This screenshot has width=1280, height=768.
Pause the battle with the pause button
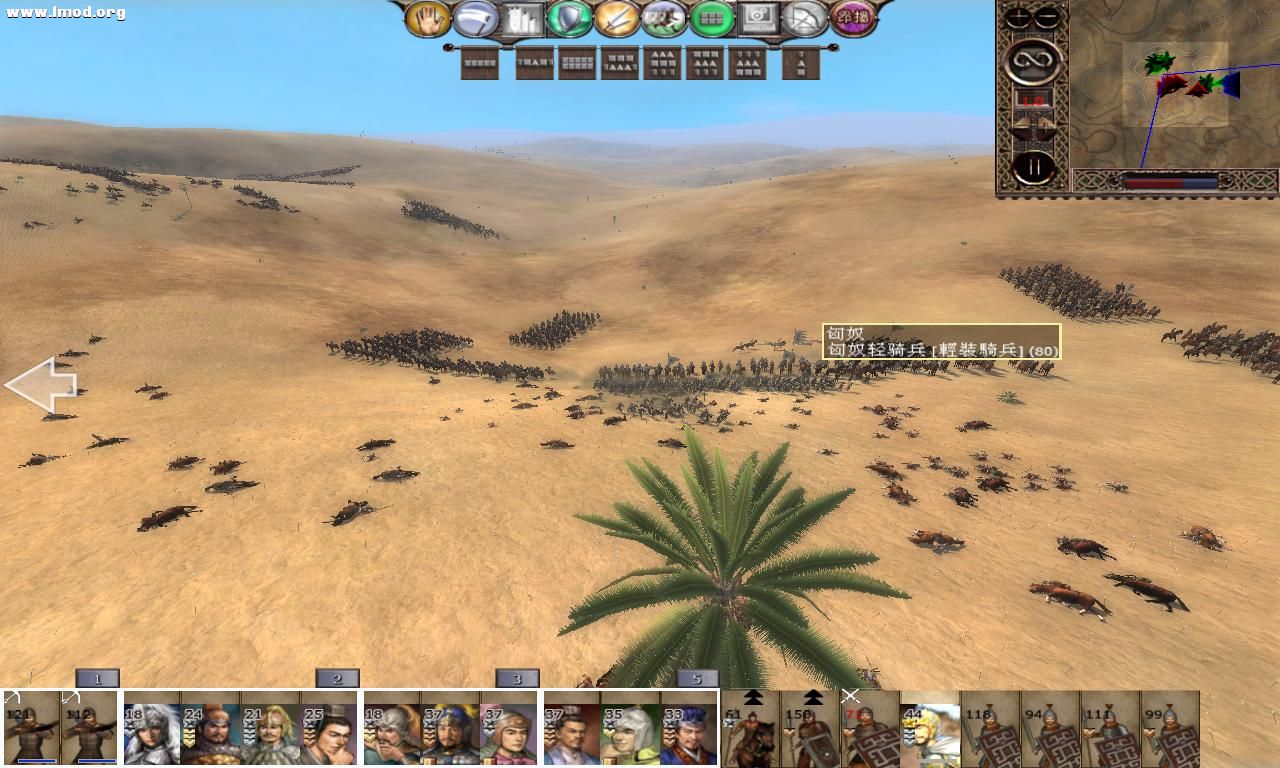pos(1034,167)
